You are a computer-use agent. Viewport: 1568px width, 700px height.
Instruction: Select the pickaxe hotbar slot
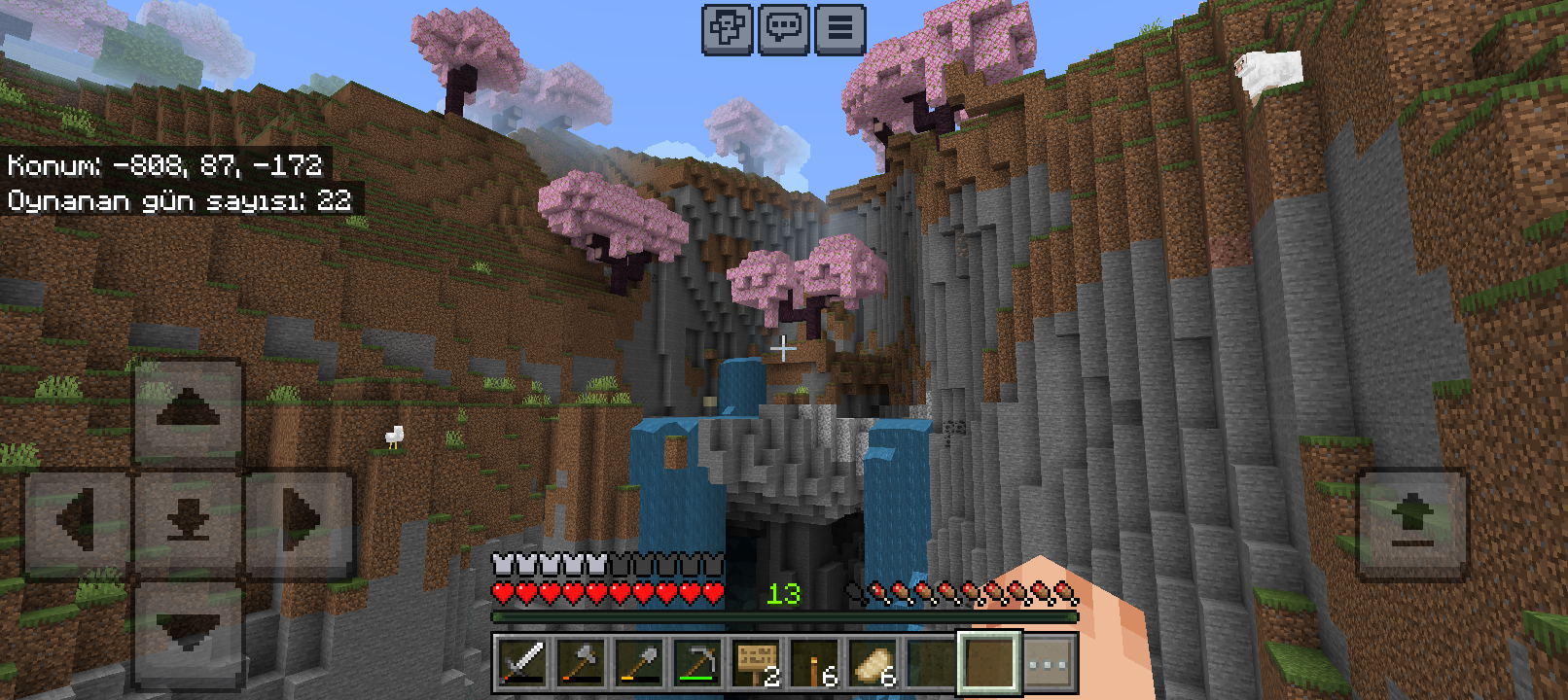point(697,664)
